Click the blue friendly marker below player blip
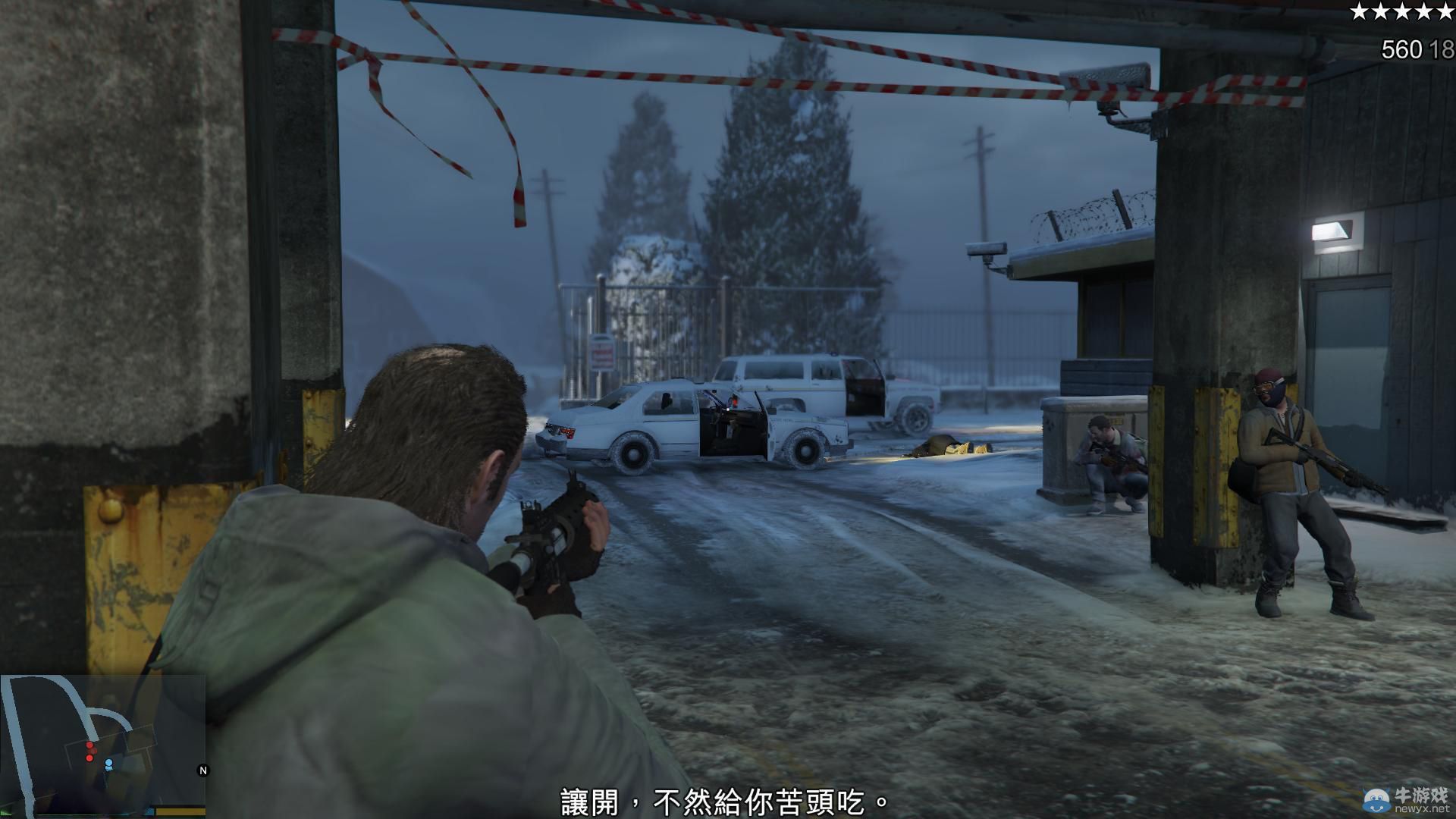 pos(108,769)
